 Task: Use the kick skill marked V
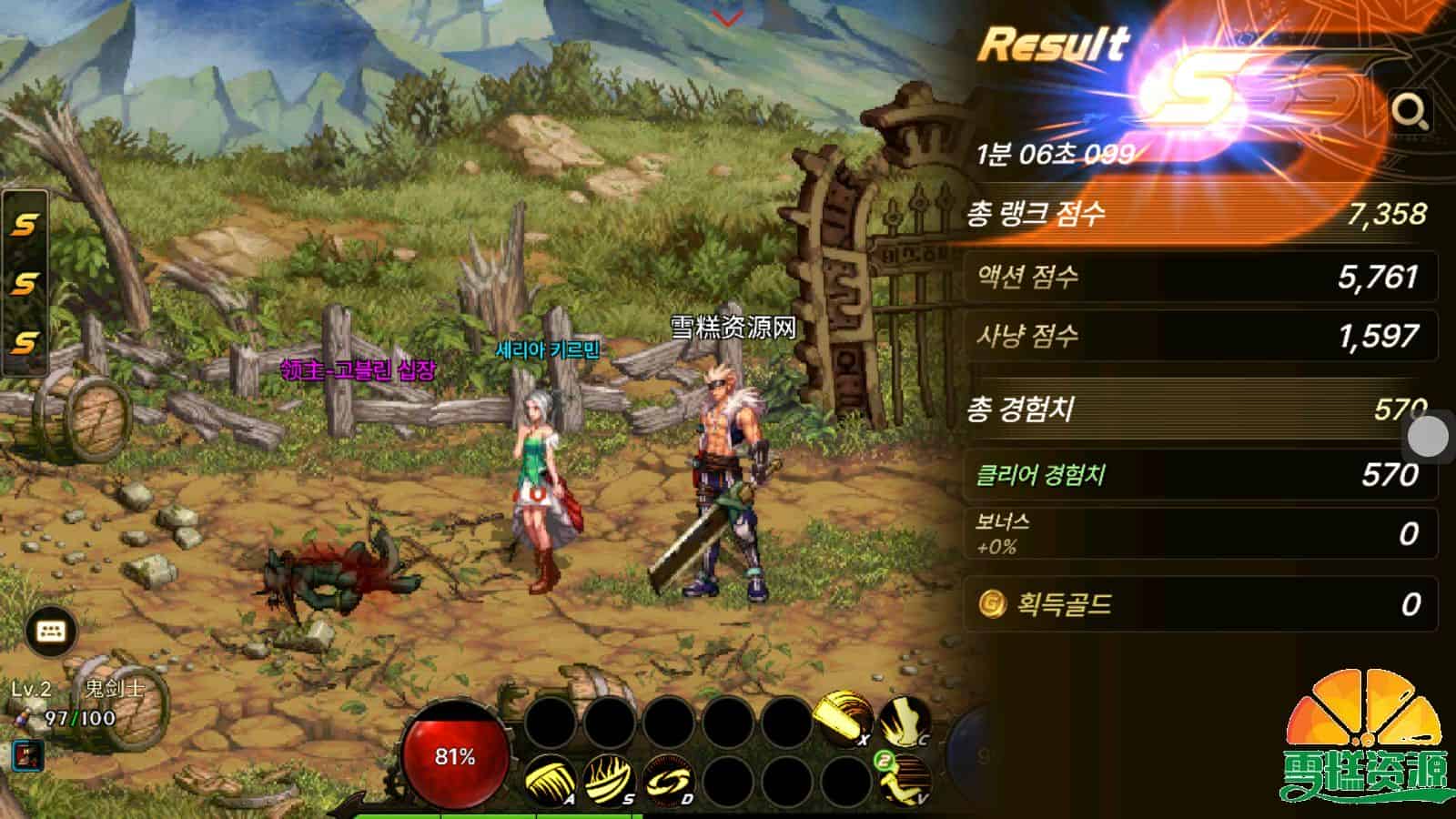pos(905,780)
